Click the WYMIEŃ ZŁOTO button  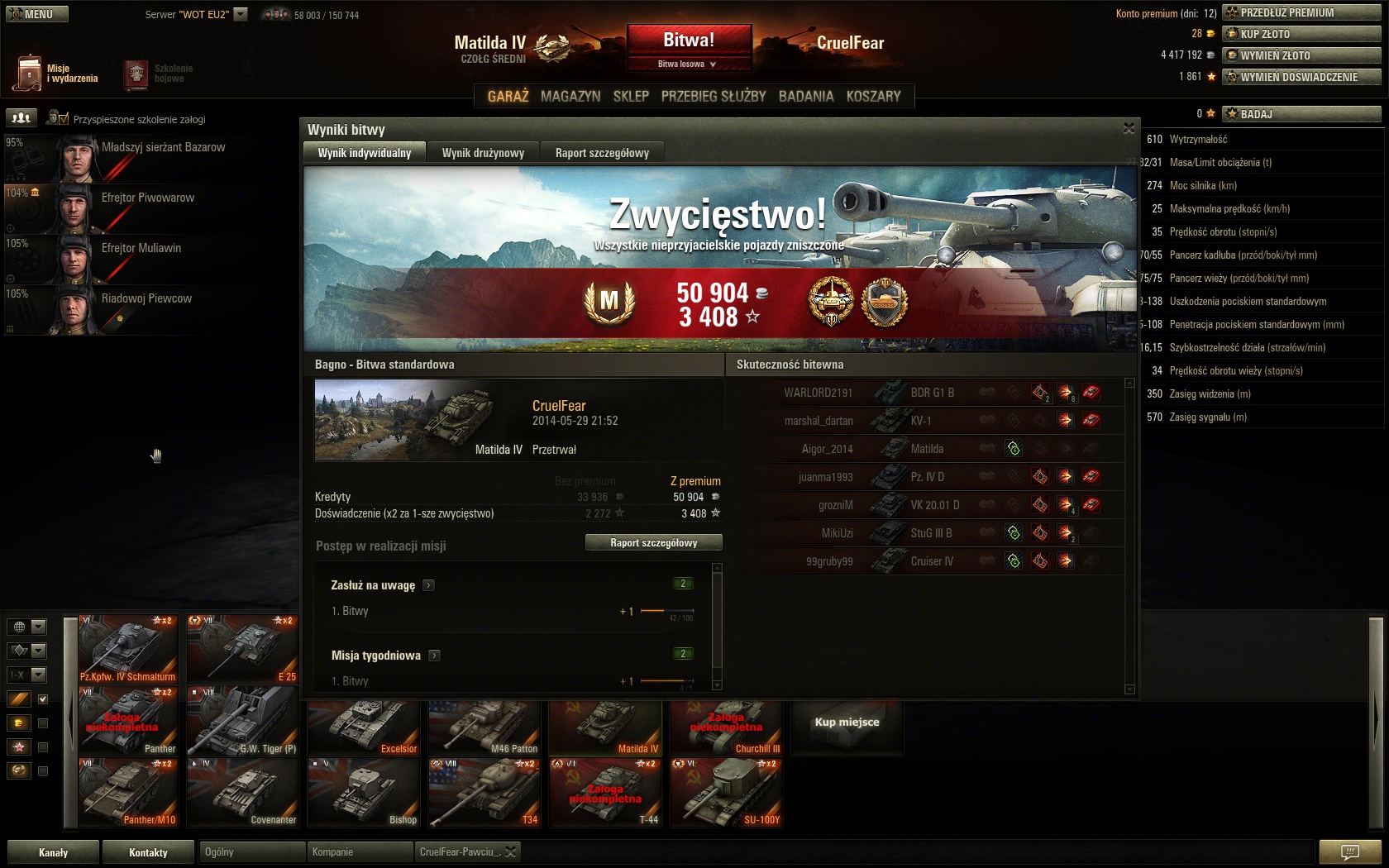(x=1301, y=55)
